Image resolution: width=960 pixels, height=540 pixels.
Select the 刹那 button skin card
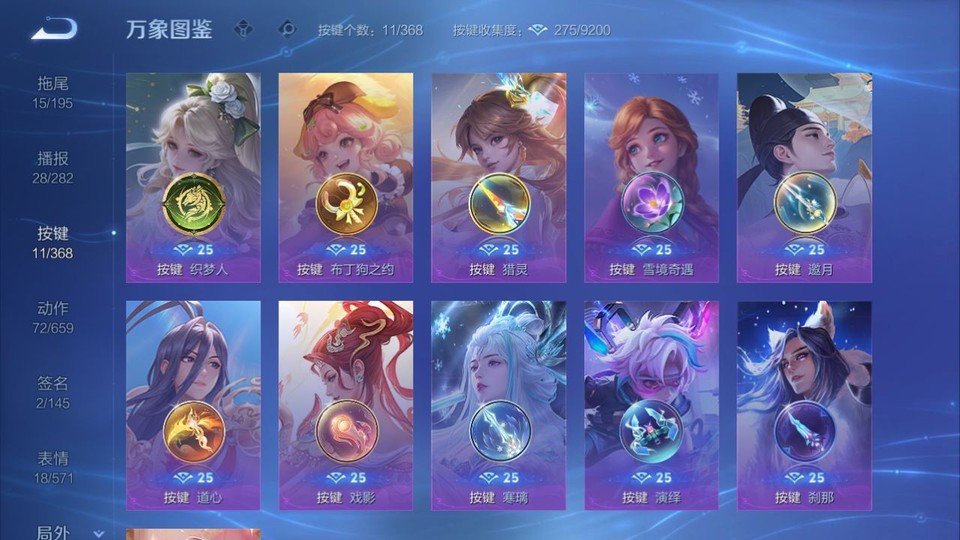804,405
